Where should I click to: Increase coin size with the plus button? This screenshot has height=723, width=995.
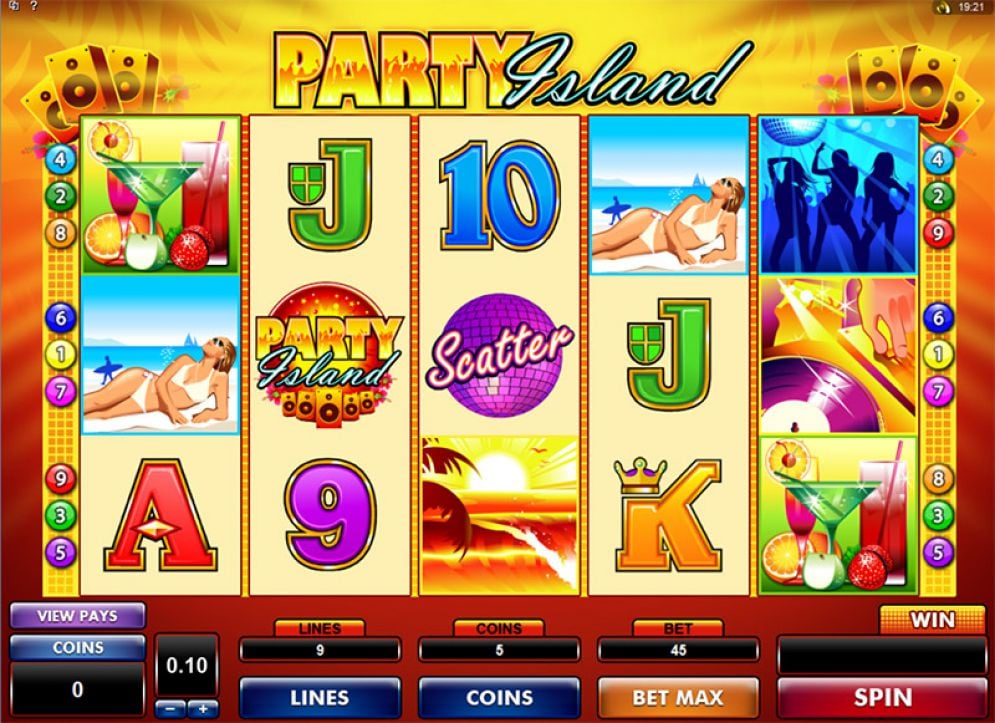click(x=203, y=709)
